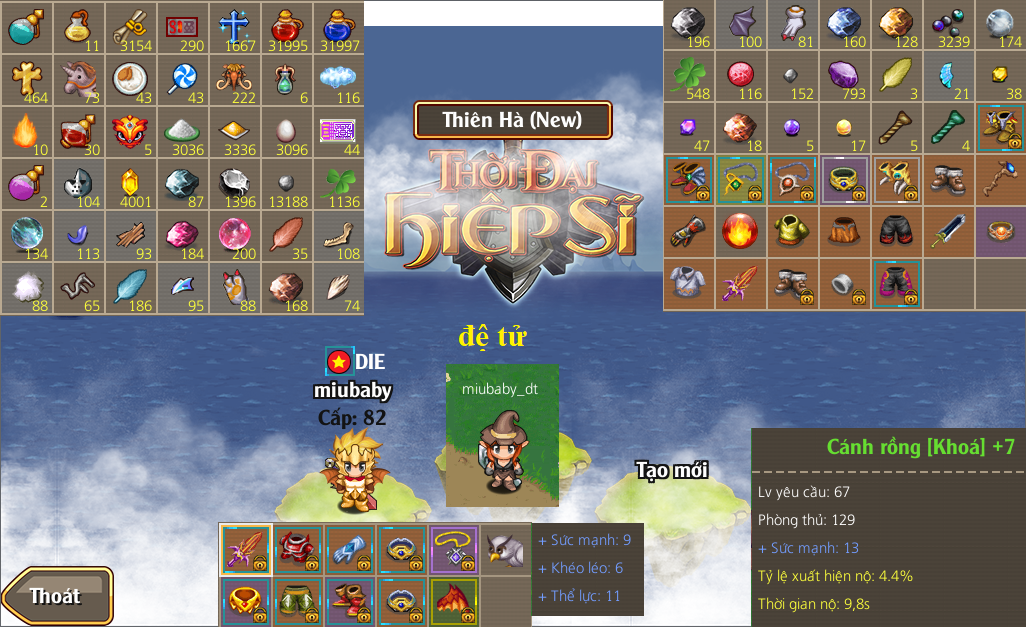Select the owl pet equipment slot
The height and width of the screenshot is (627, 1026).
click(505, 549)
